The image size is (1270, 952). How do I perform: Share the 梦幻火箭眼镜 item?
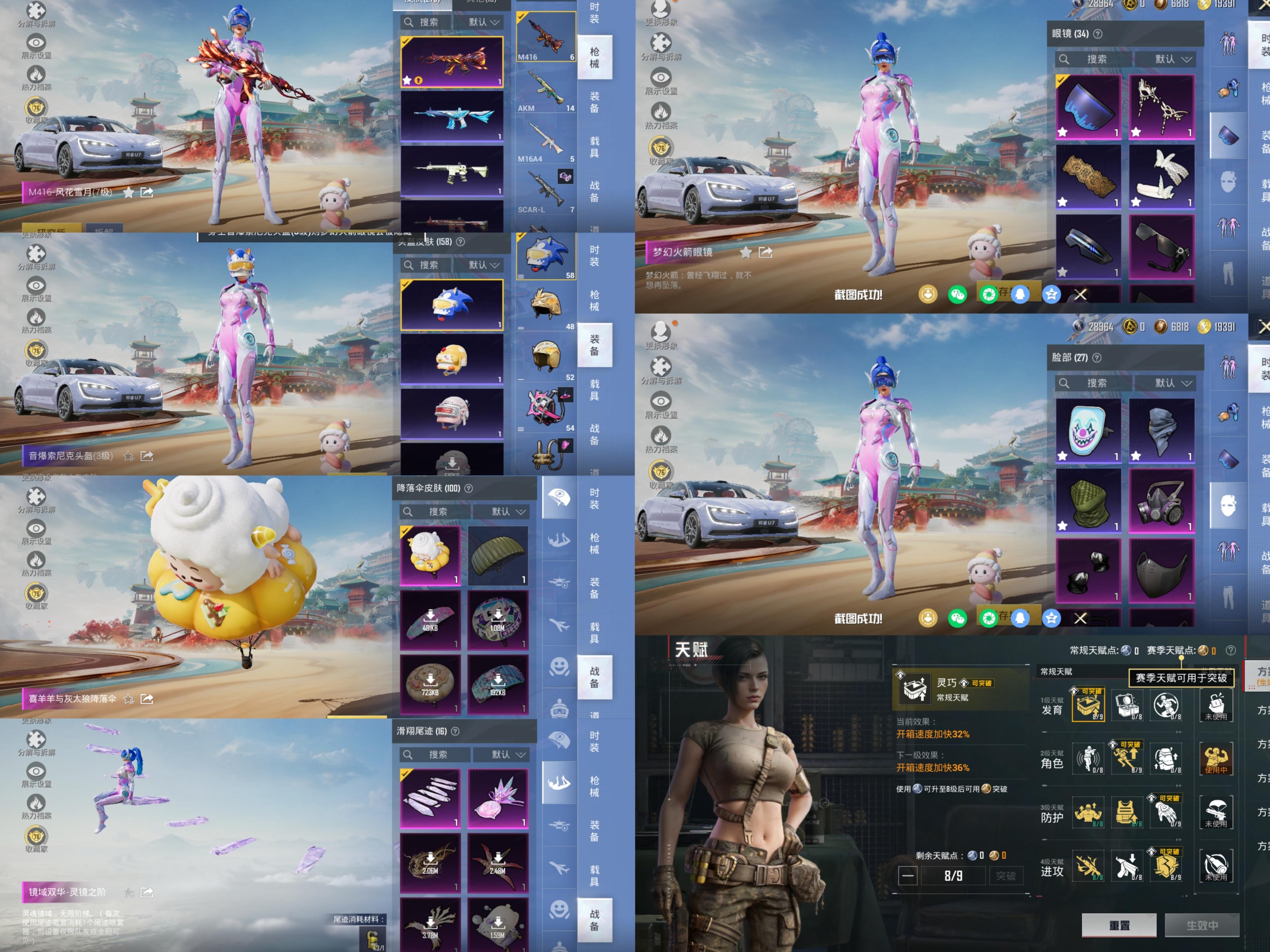tap(765, 252)
